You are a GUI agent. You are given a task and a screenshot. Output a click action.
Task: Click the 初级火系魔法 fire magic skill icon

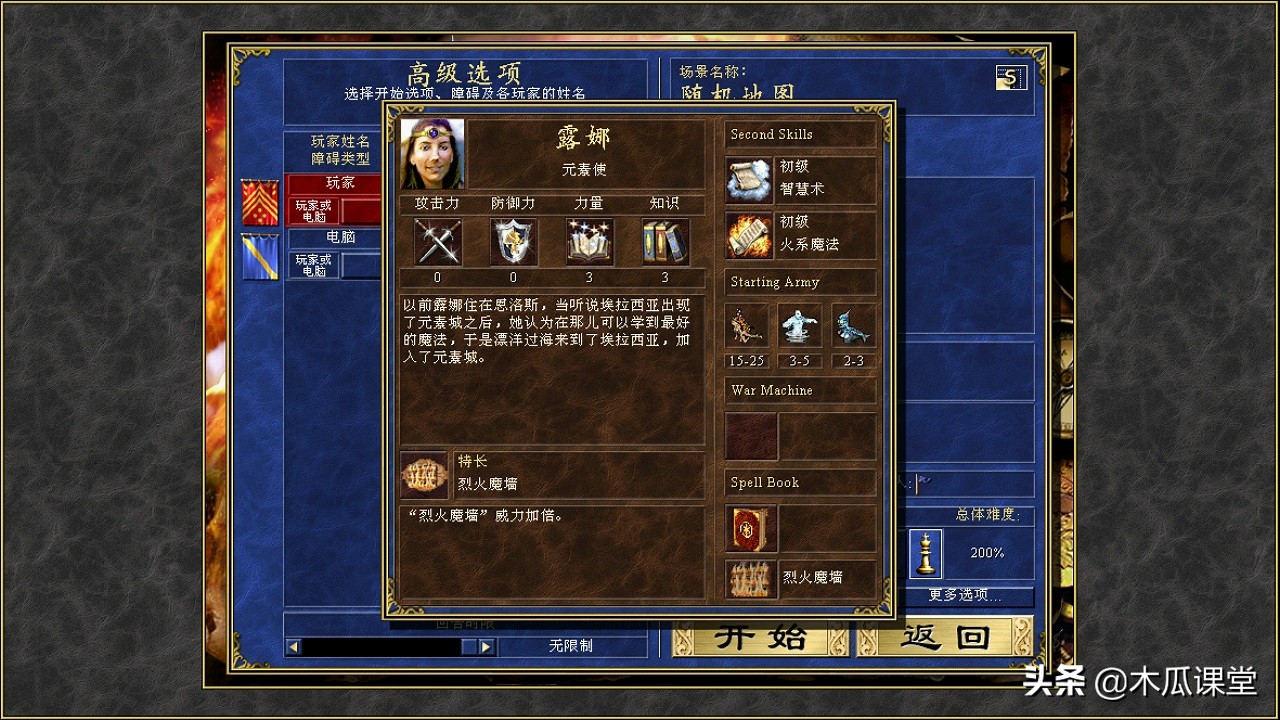click(x=749, y=233)
